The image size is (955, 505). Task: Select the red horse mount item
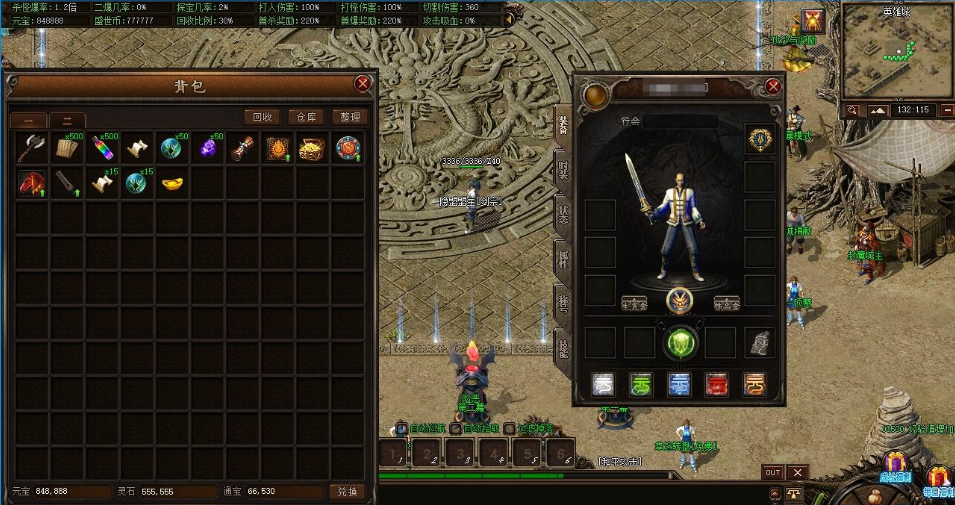click(x=31, y=183)
